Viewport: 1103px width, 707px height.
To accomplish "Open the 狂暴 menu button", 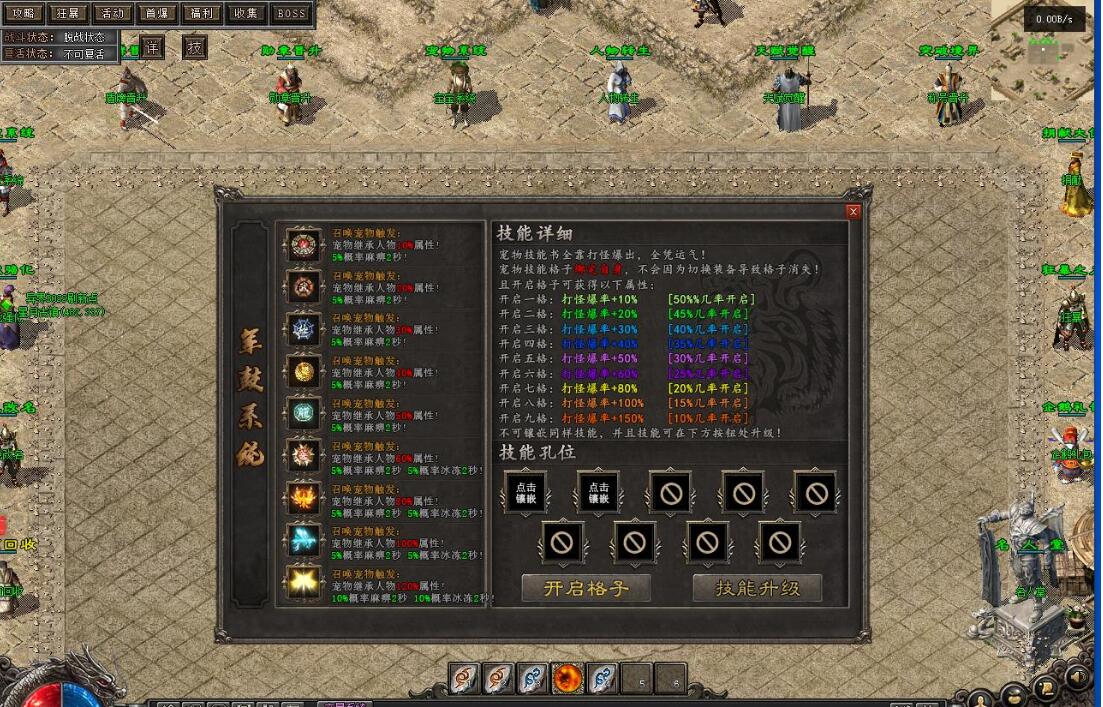I will (x=68, y=14).
